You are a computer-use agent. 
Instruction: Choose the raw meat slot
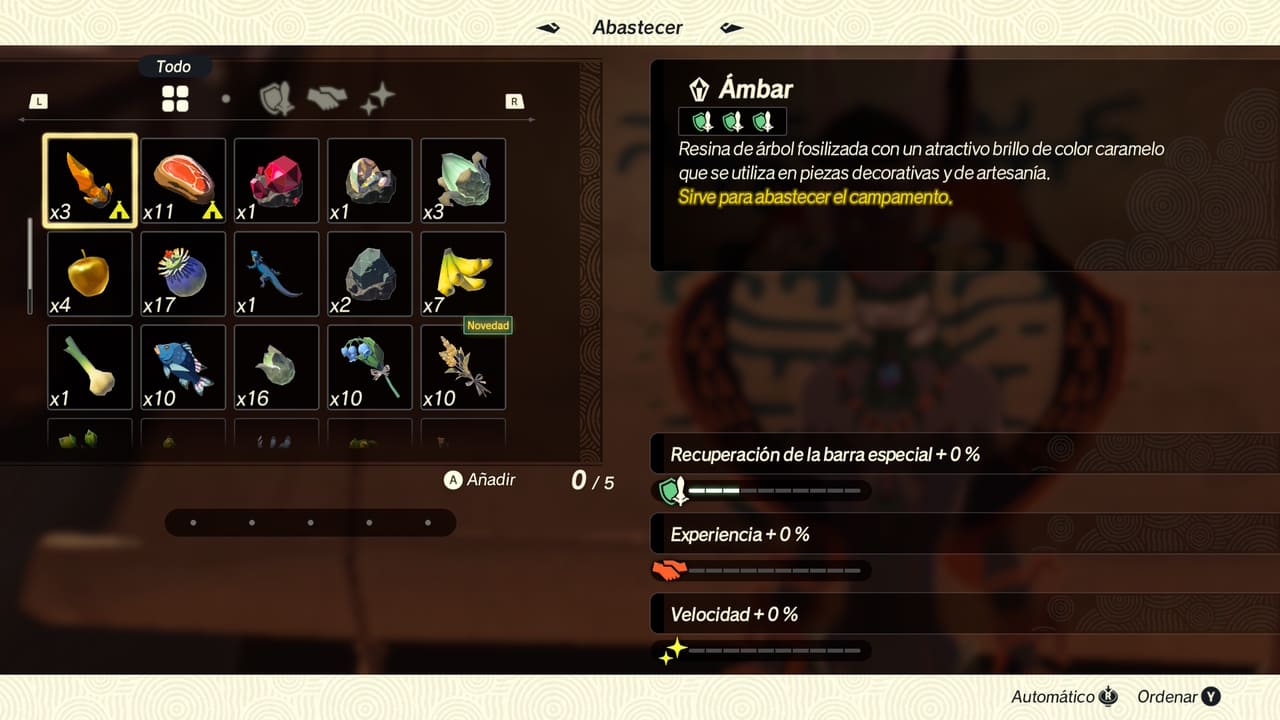pos(183,180)
